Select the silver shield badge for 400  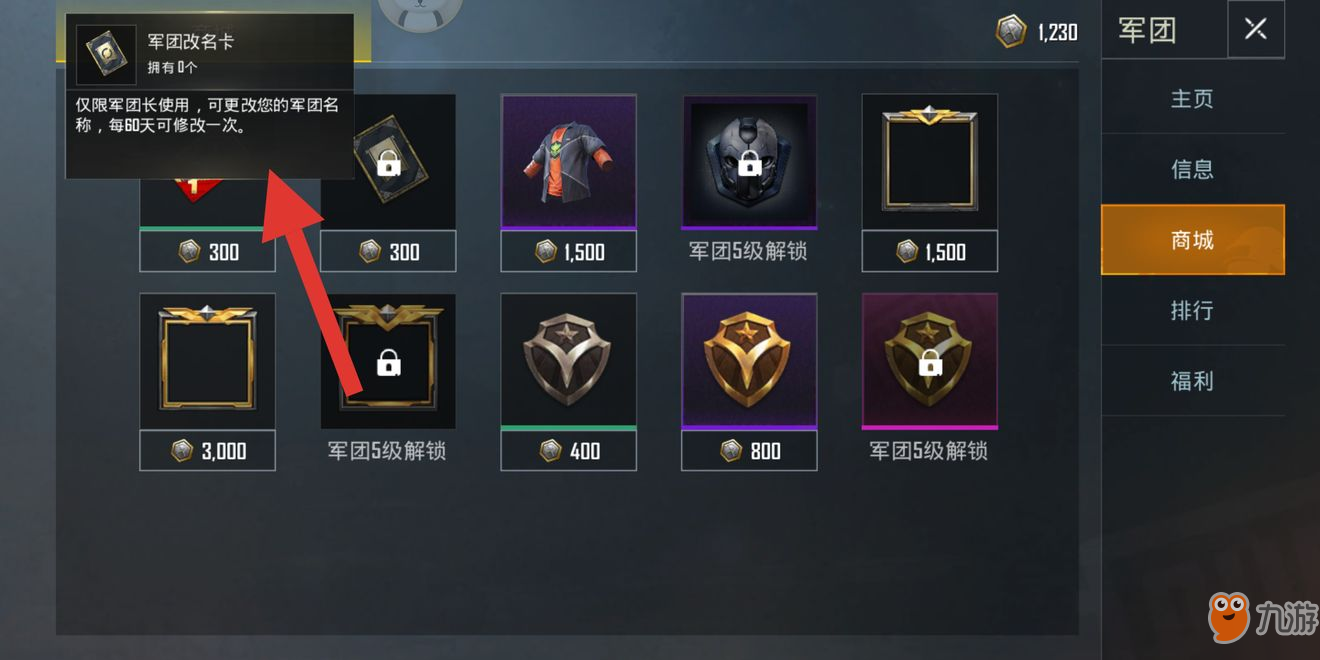point(568,362)
